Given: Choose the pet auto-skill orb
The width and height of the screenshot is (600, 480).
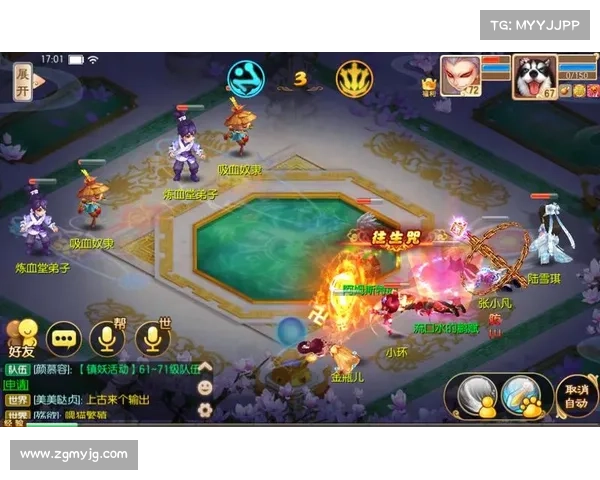Looking at the screenshot, I should tap(521, 395).
